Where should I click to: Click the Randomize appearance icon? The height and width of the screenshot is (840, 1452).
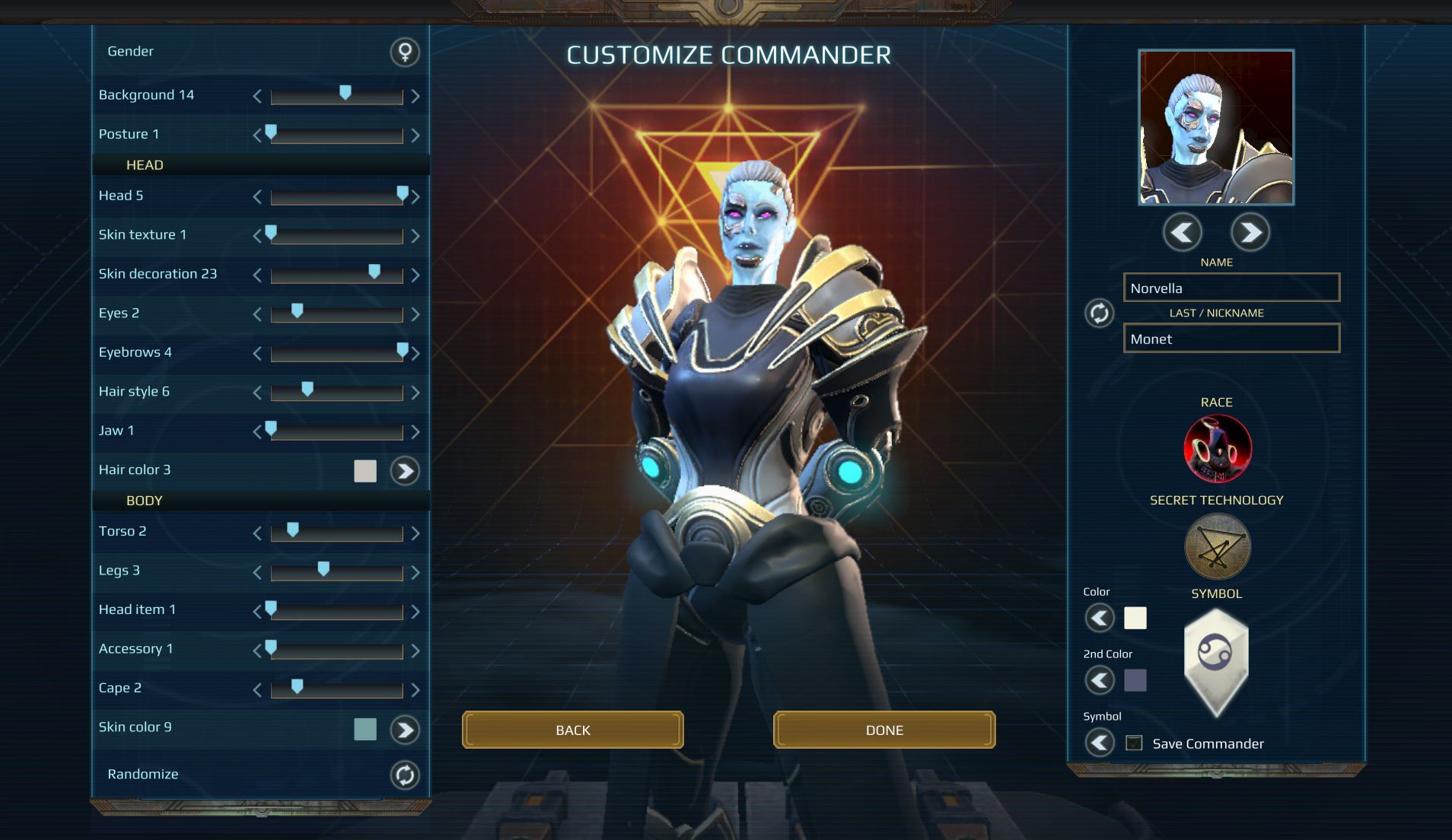[x=404, y=774]
